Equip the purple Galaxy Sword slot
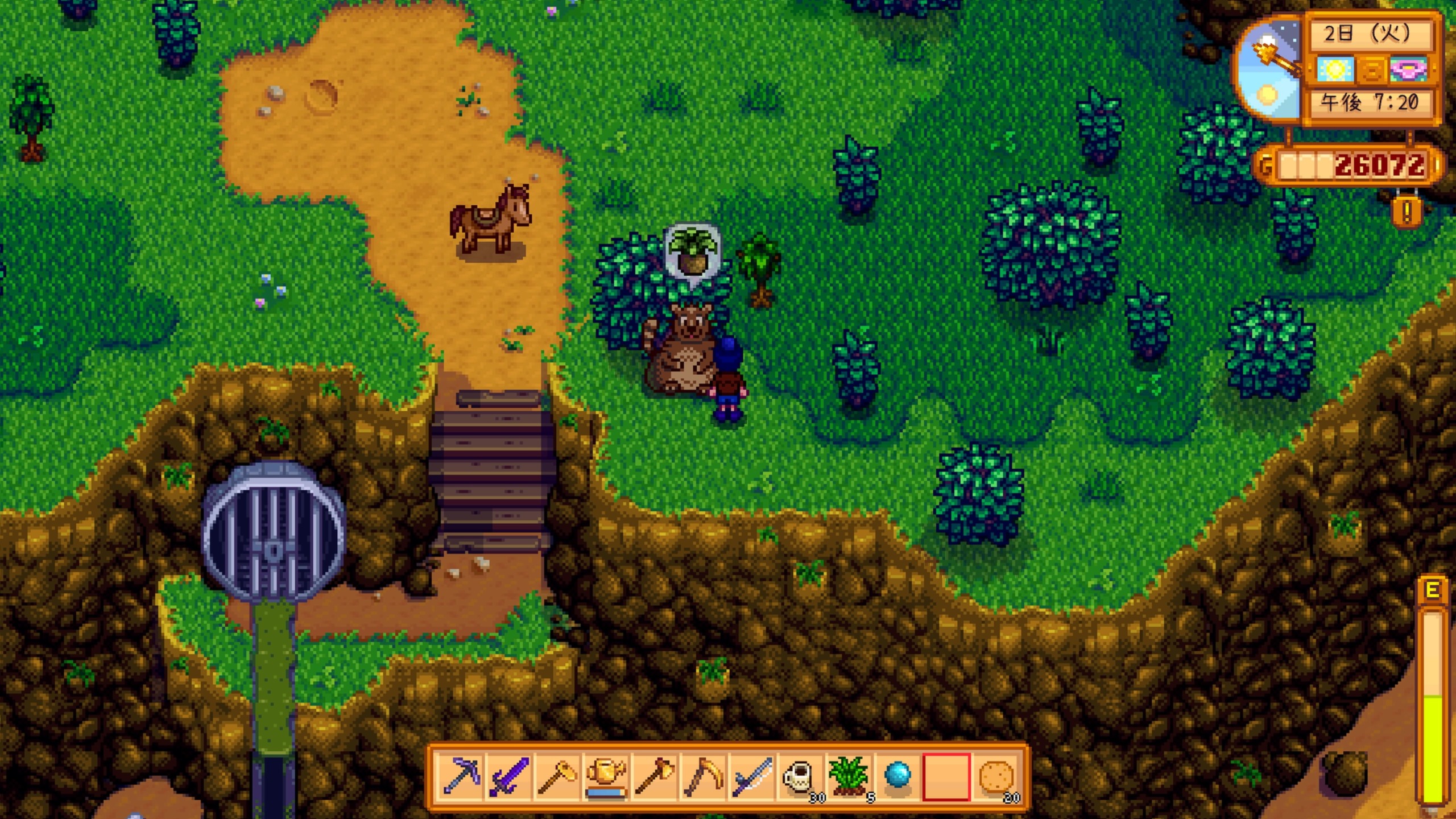Image resolution: width=1456 pixels, height=819 pixels. coord(509,776)
